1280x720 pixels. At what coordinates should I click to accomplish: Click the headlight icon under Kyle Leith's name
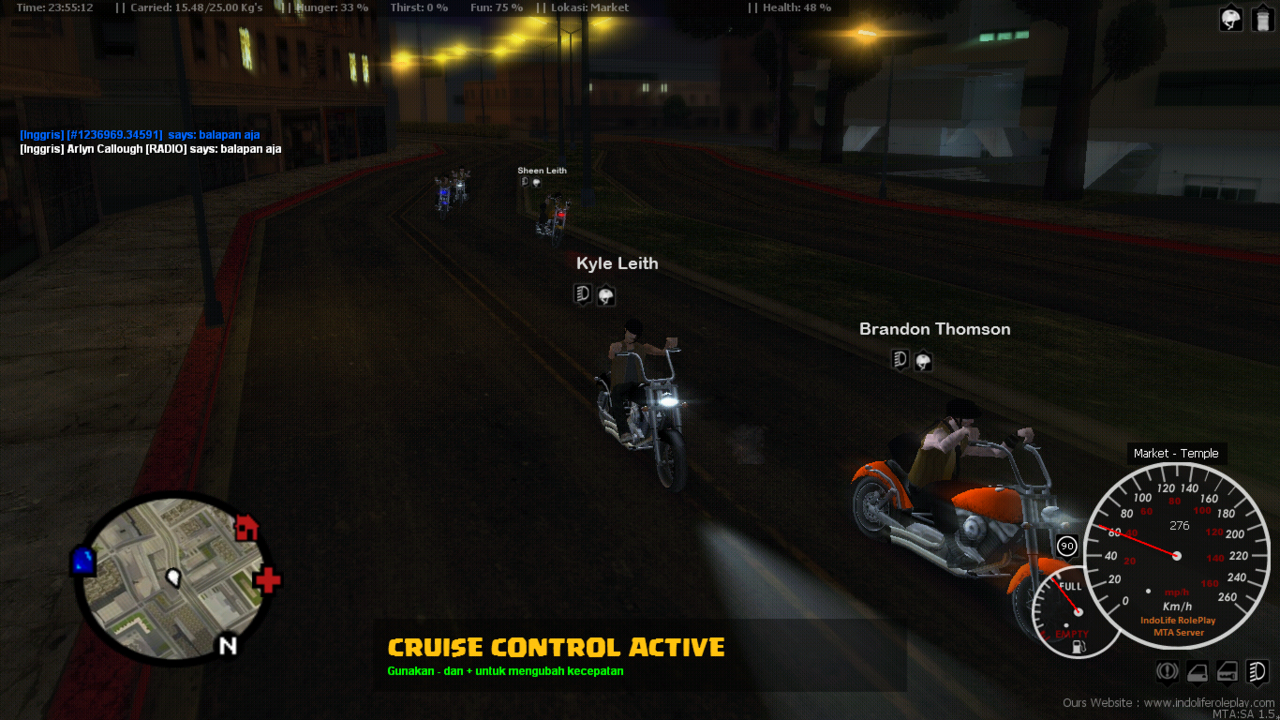click(x=583, y=295)
